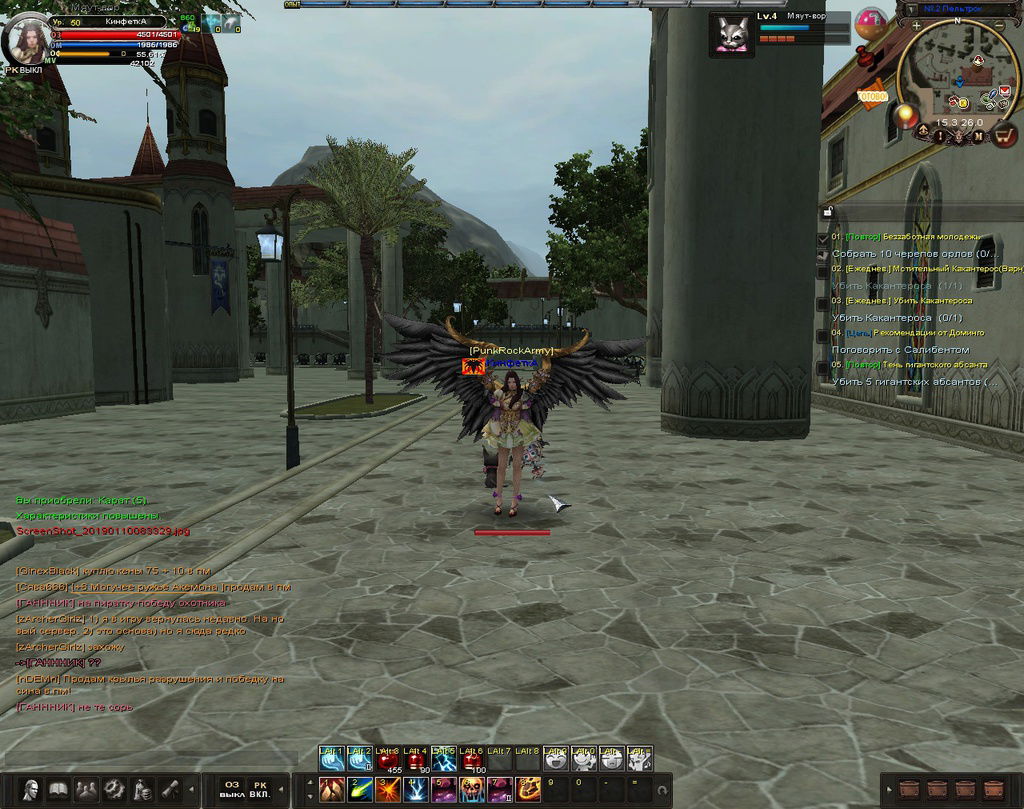The width and height of the screenshot is (1024, 809).
Task: Open the open-book journal icon
Action: [59, 788]
